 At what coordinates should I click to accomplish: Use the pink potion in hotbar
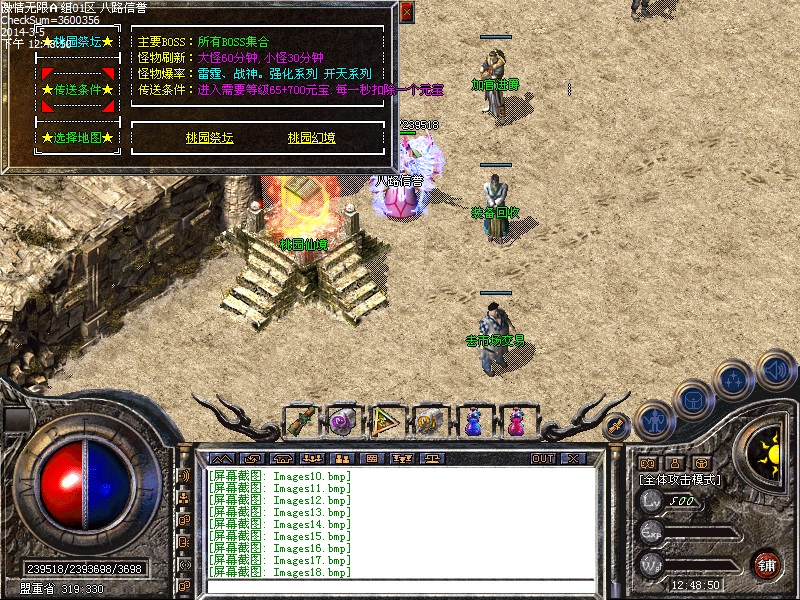point(515,422)
